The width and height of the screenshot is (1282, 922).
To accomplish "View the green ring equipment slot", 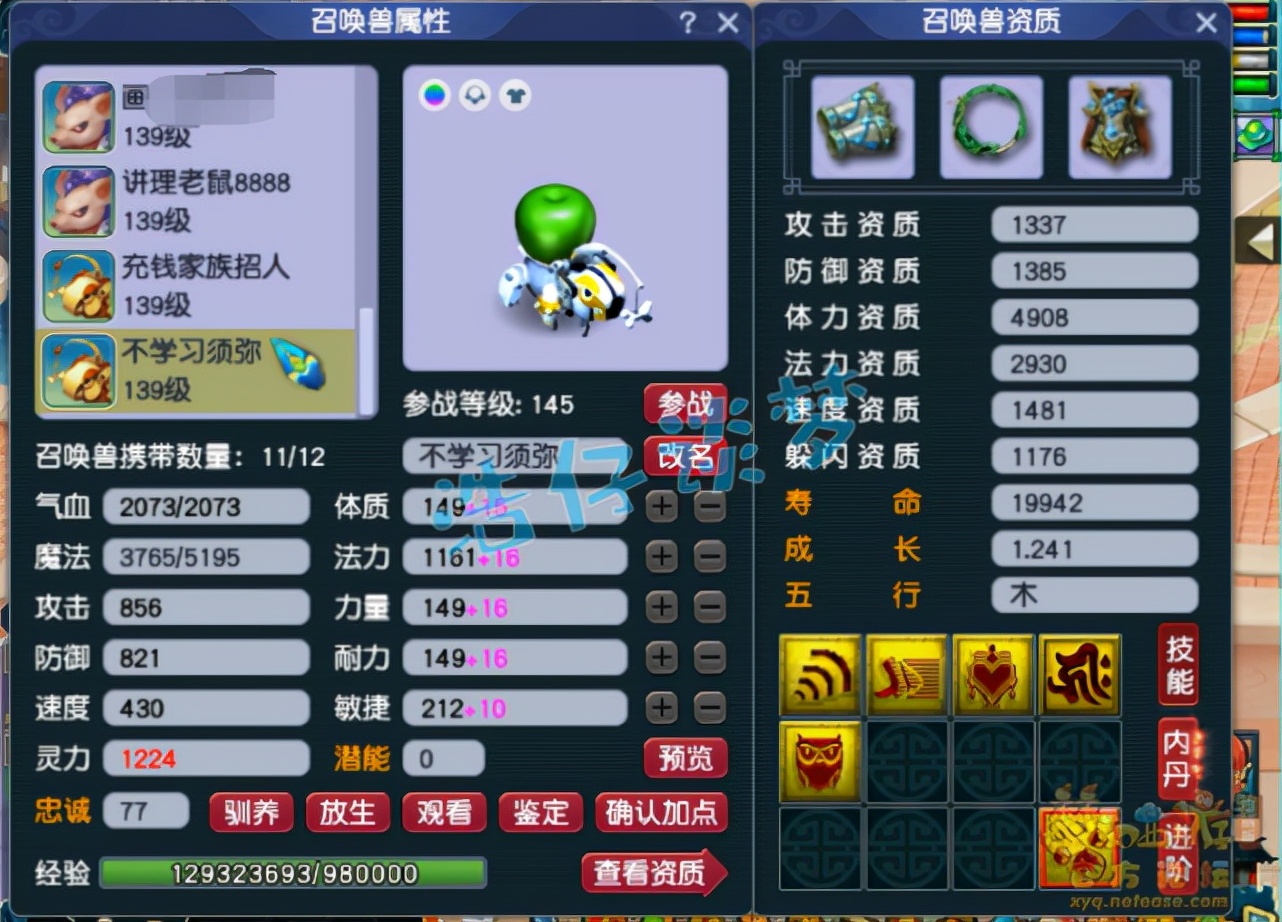I will (x=990, y=127).
